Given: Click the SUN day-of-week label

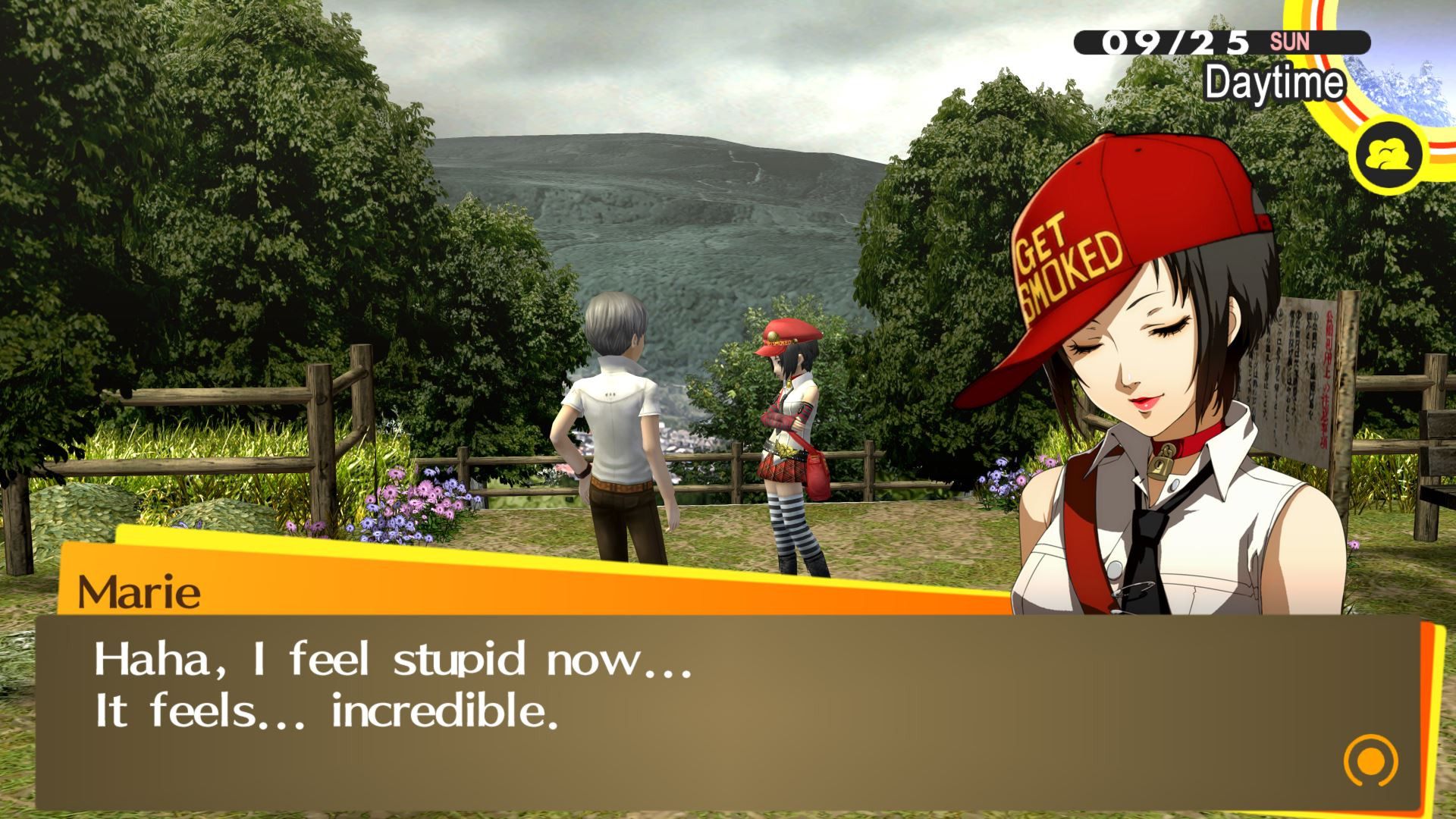Looking at the screenshot, I should click(x=1292, y=43).
